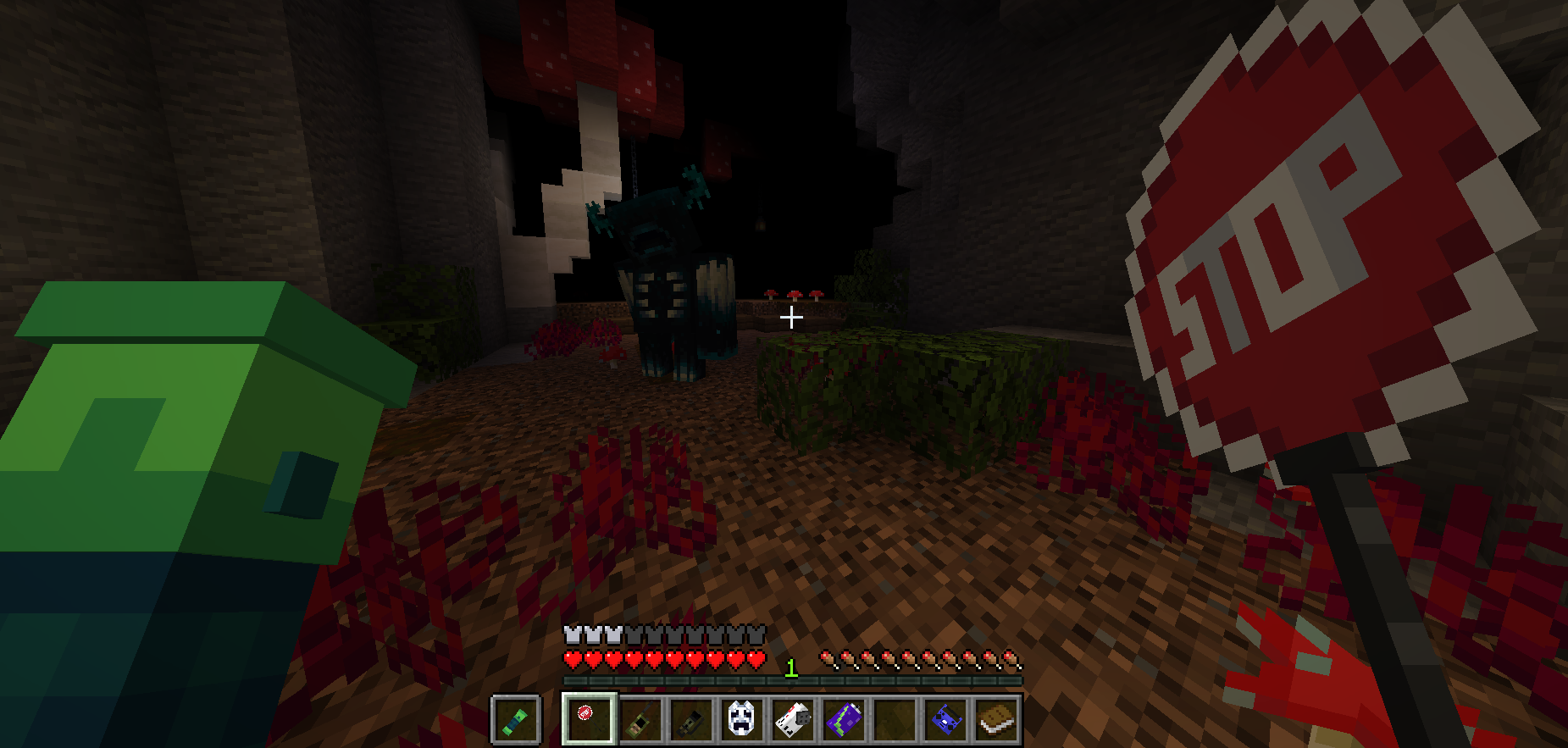1568x748 pixels.
Task: Click the warden mob in the cave
Action: tap(665, 280)
